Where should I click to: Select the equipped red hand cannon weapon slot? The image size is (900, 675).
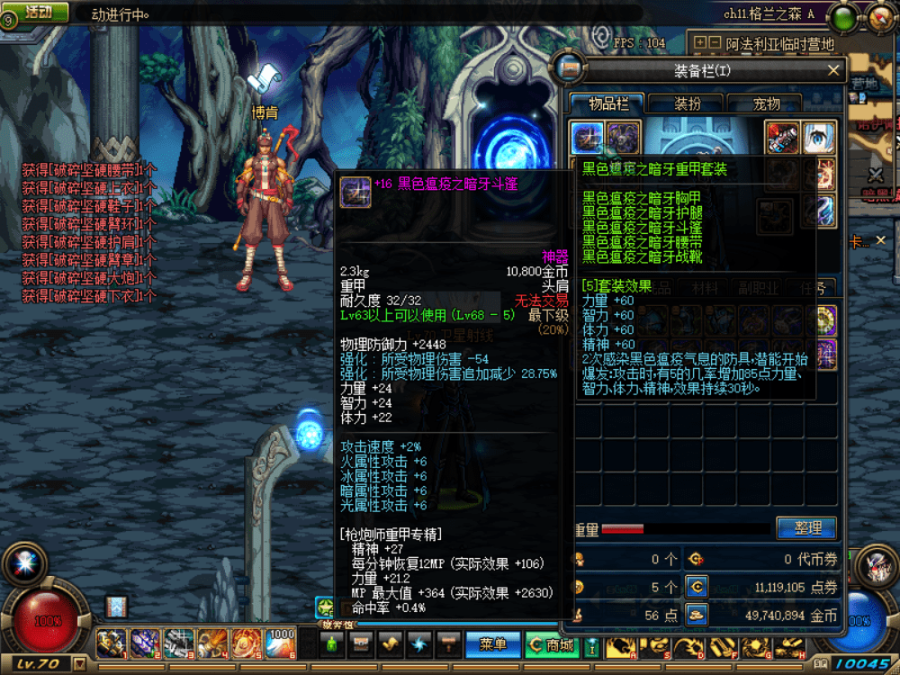click(x=783, y=138)
